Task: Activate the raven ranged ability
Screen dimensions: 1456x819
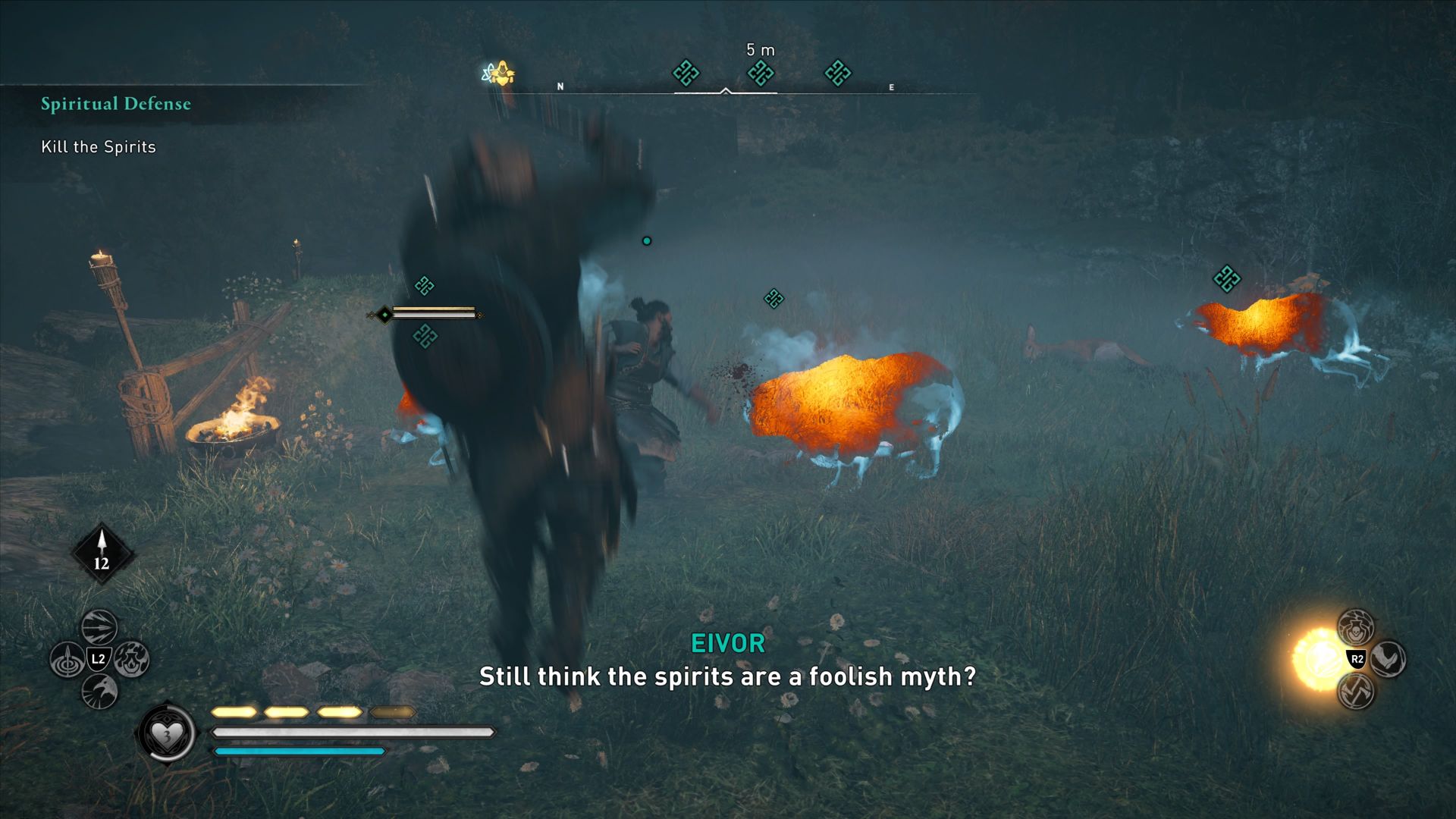Action: 99,691
